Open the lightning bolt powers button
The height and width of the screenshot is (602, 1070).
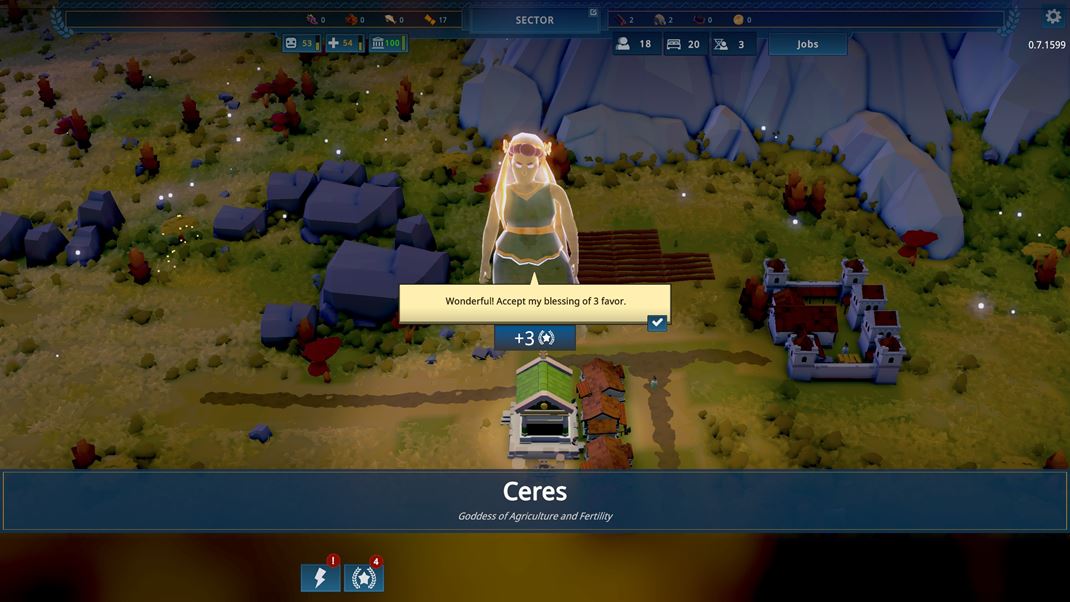click(x=320, y=577)
